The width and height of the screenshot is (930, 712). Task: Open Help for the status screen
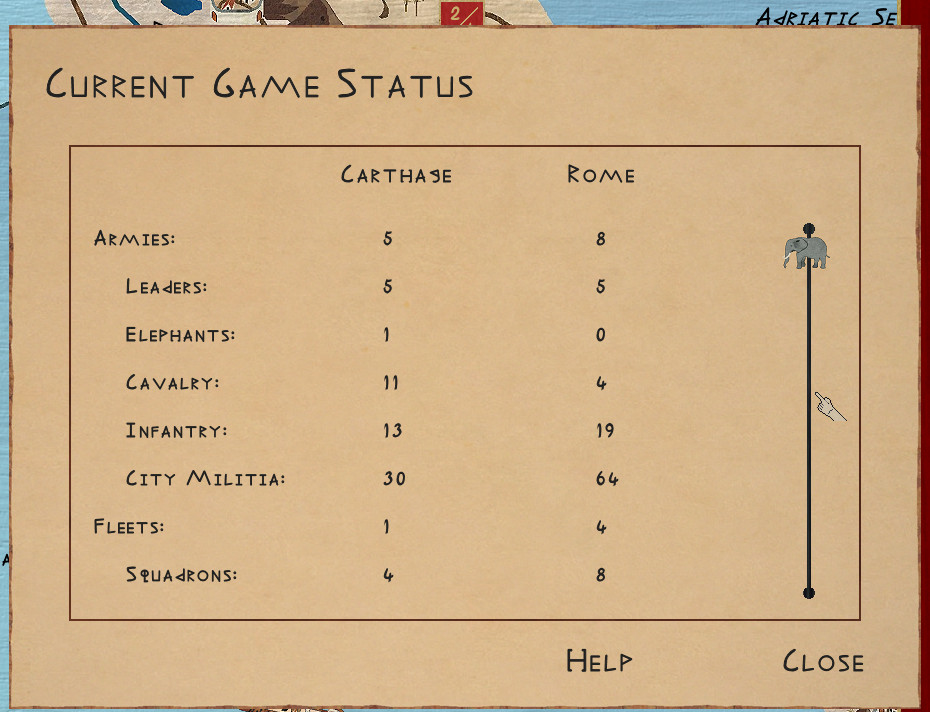tap(599, 661)
